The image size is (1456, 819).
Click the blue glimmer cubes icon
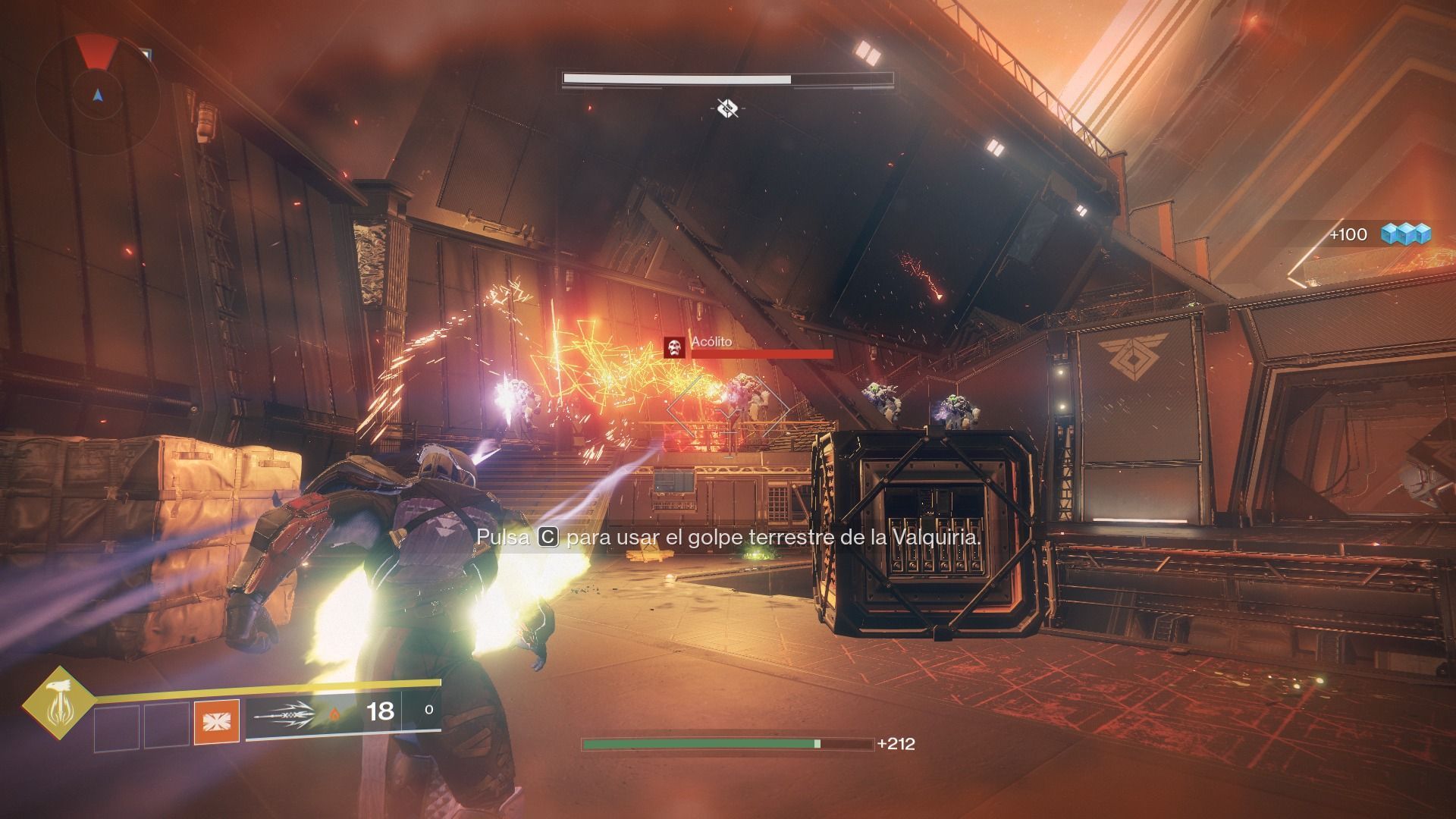pos(1405,234)
